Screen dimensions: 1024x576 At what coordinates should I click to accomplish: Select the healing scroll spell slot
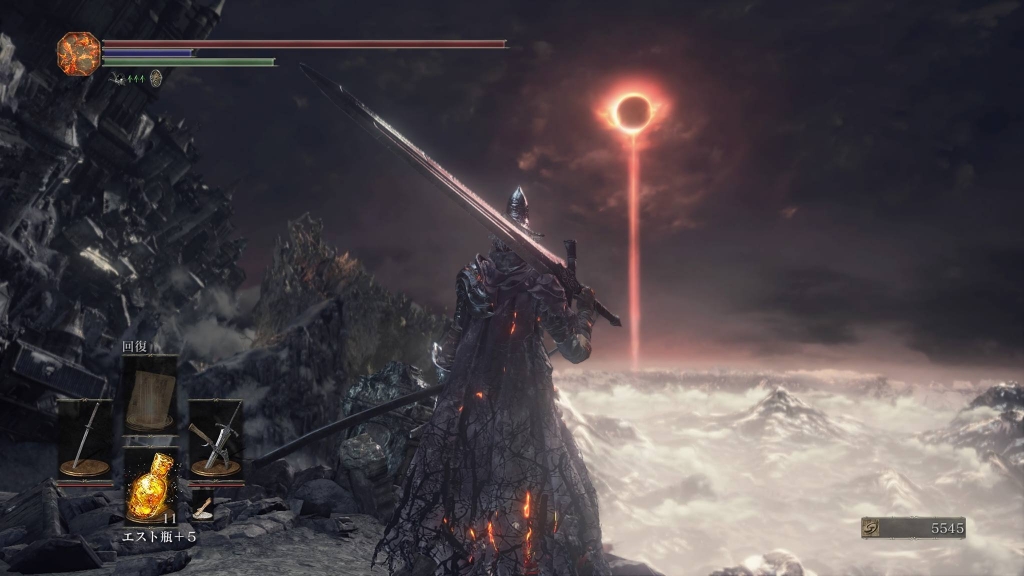(150, 391)
